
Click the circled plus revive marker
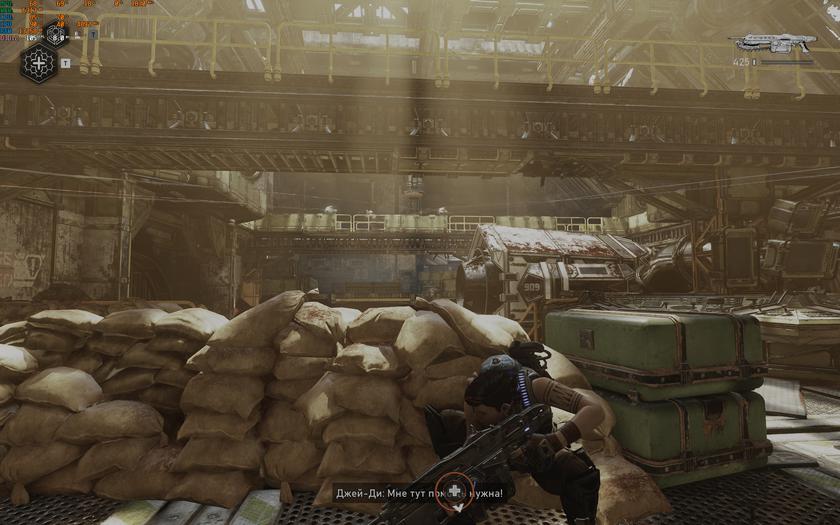(x=455, y=490)
